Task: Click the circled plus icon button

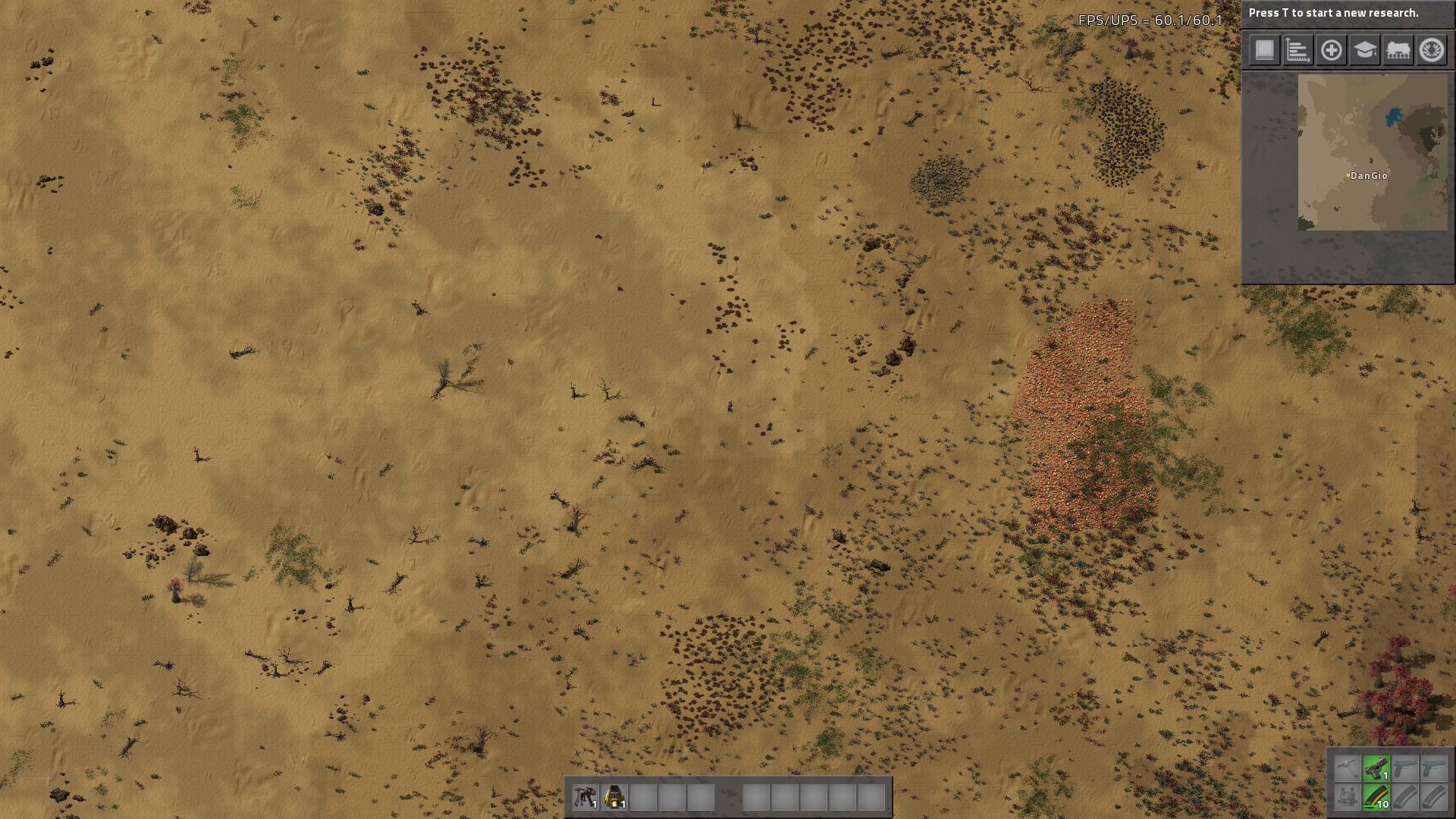Action: click(x=1331, y=51)
